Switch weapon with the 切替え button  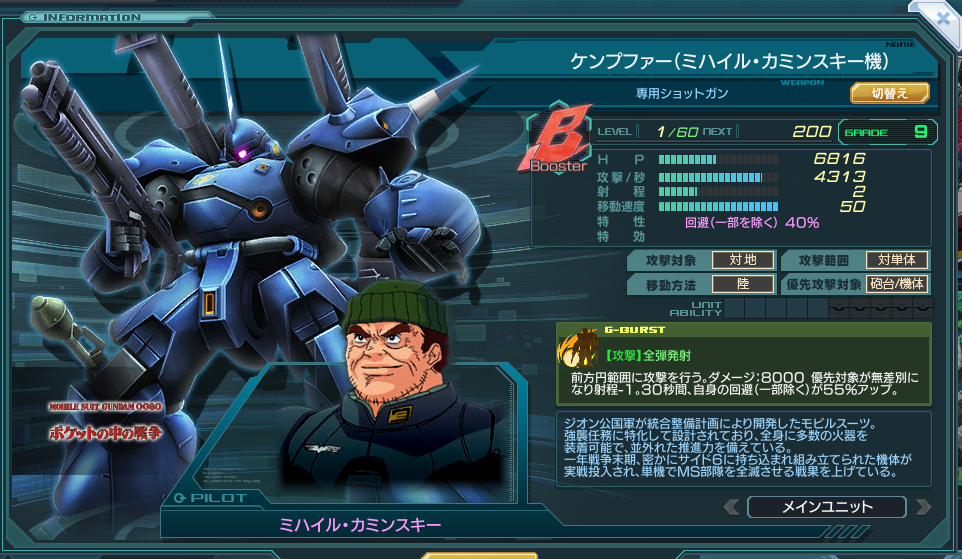889,93
